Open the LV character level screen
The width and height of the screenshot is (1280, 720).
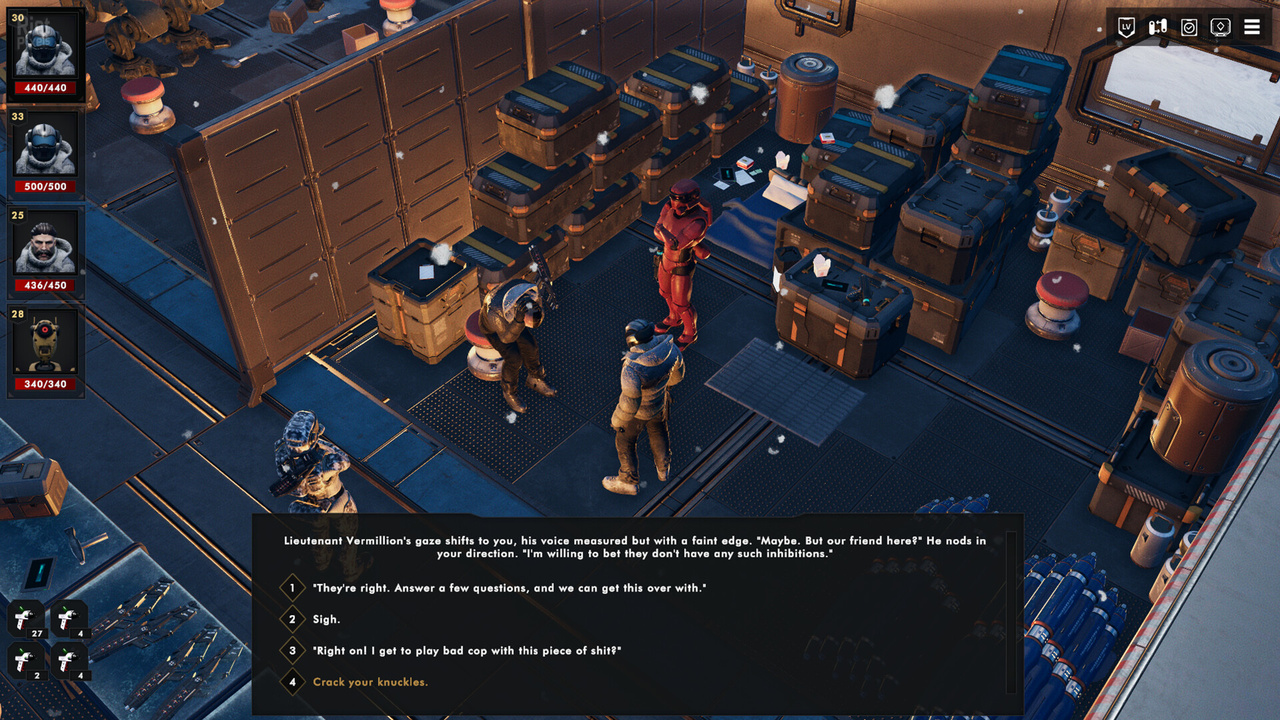coord(1124,27)
